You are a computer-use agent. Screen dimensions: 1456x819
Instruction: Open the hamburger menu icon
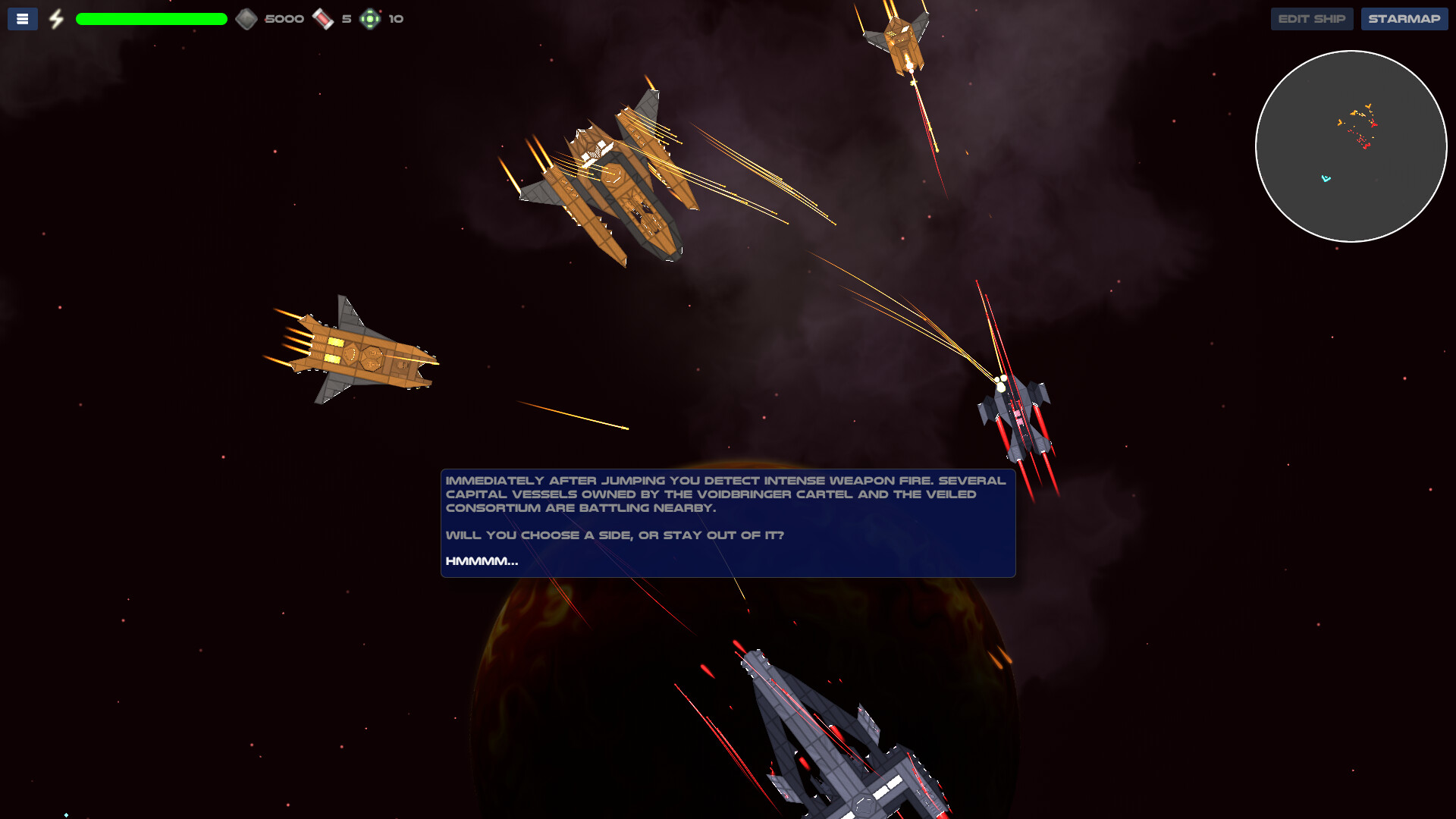[22, 18]
